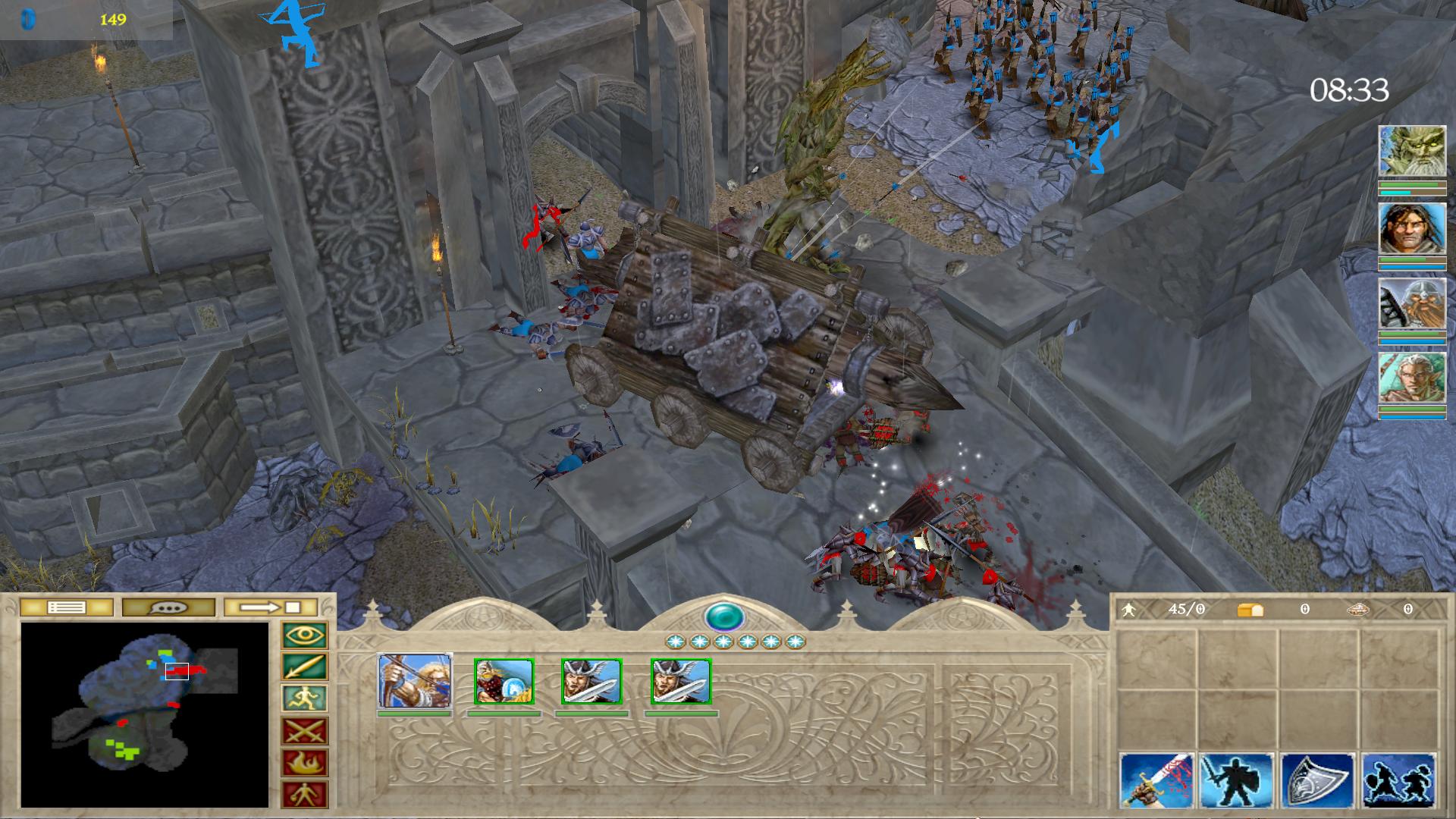This screenshot has width=1456, height=819.
Task: Open the menu list button
Action: [66, 607]
